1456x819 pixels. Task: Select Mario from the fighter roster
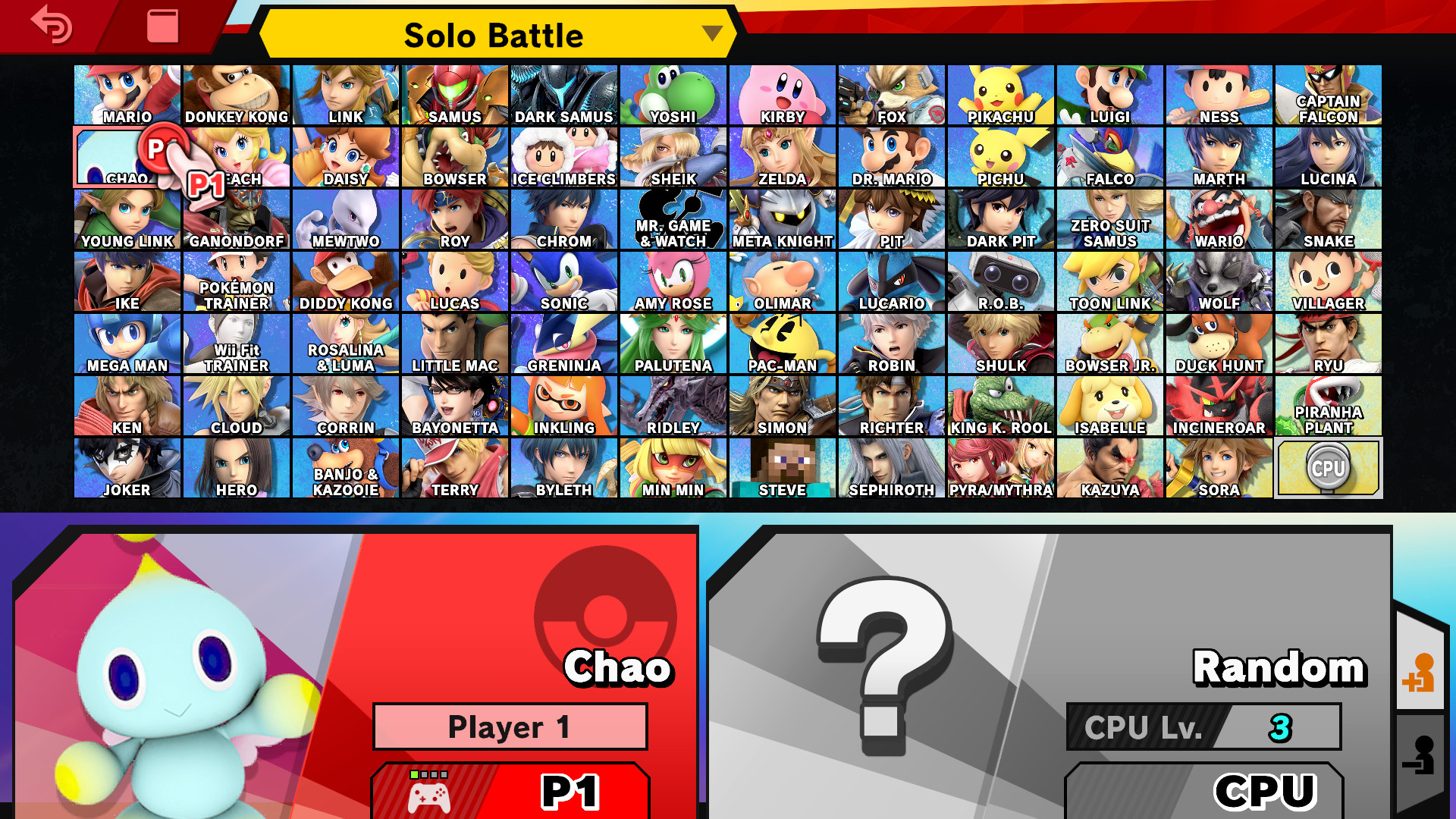coord(127,94)
